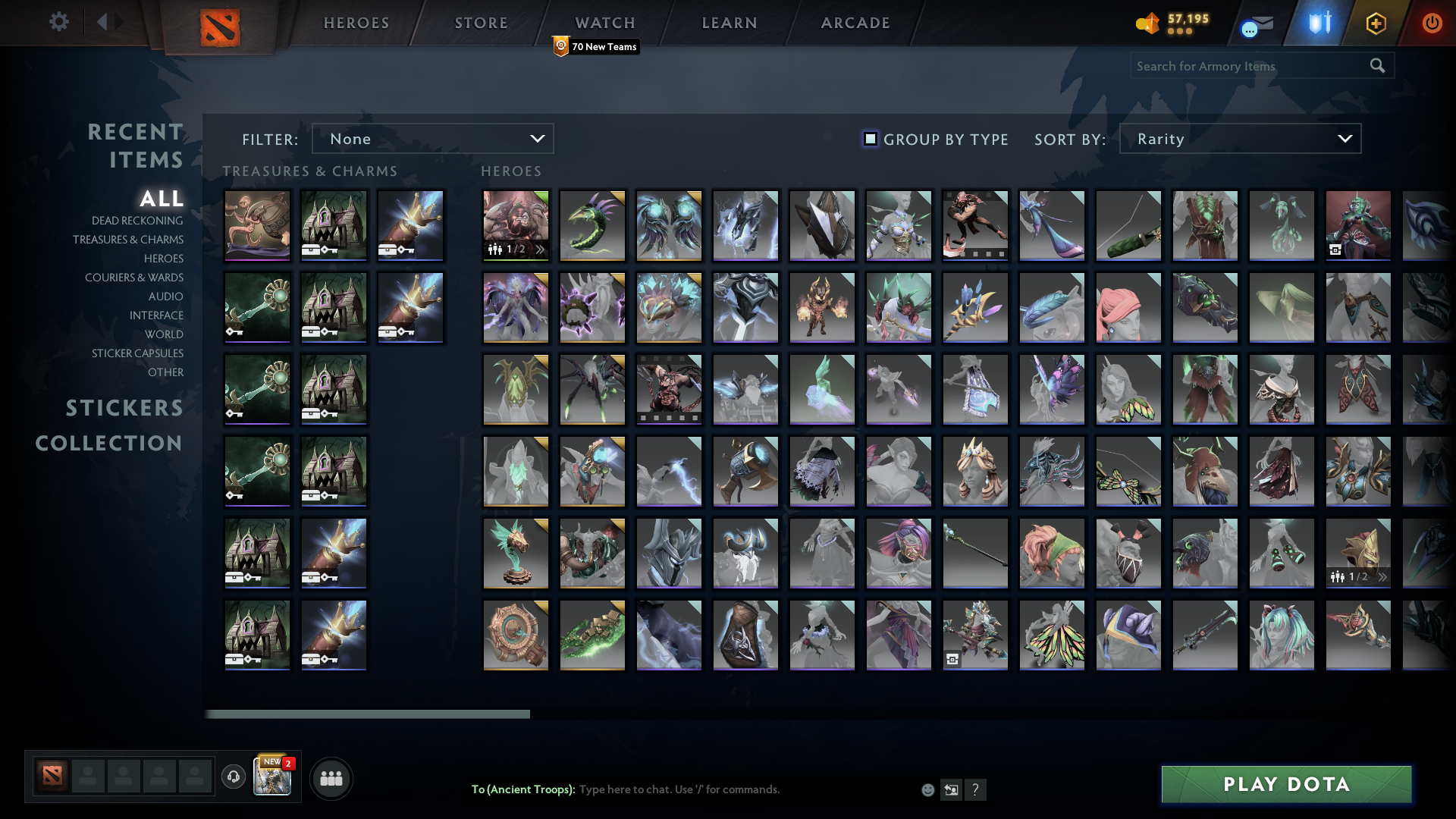Open the Sort By Rarity dropdown
This screenshot has height=819, width=1456.
[1239, 139]
